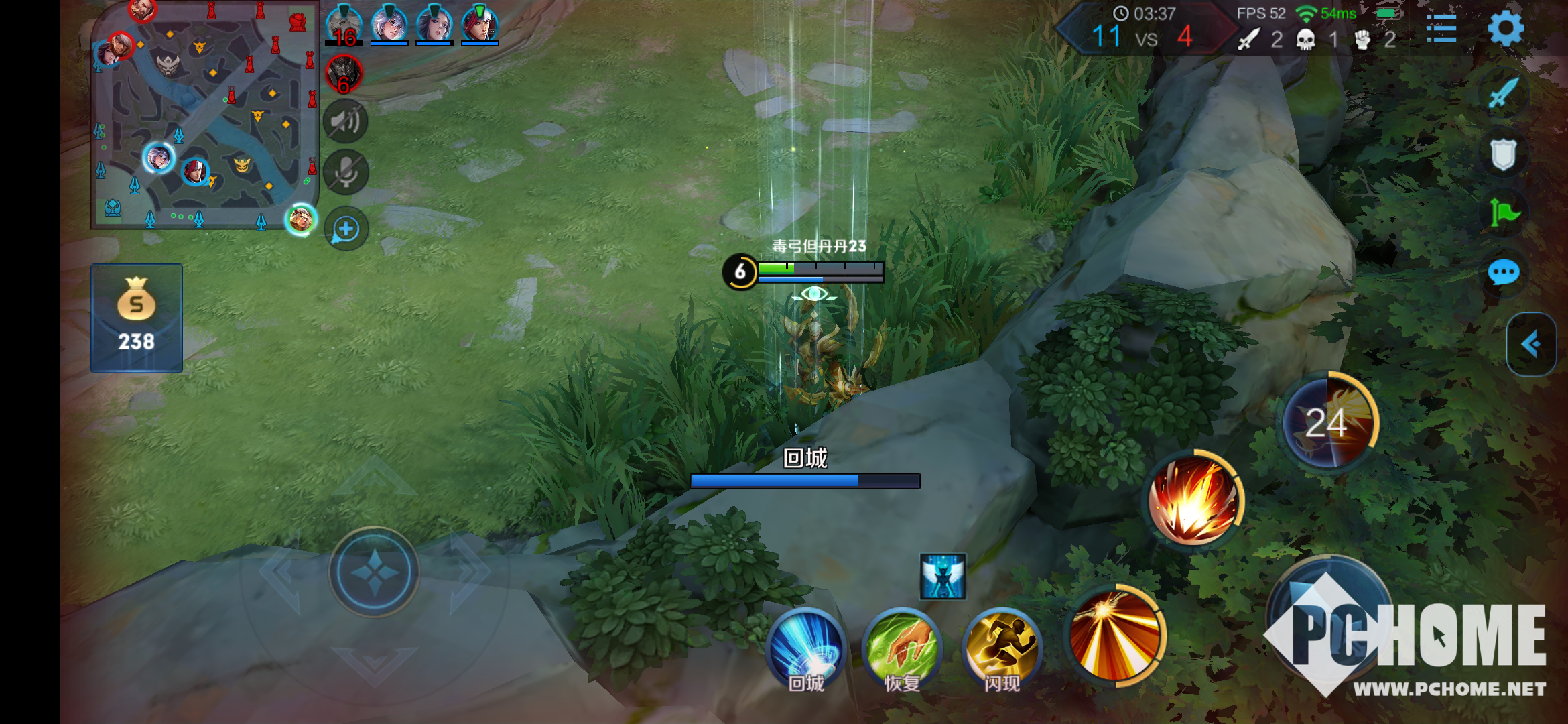The height and width of the screenshot is (724, 1568).
Task: Toggle the microphone button
Action: coord(346,172)
